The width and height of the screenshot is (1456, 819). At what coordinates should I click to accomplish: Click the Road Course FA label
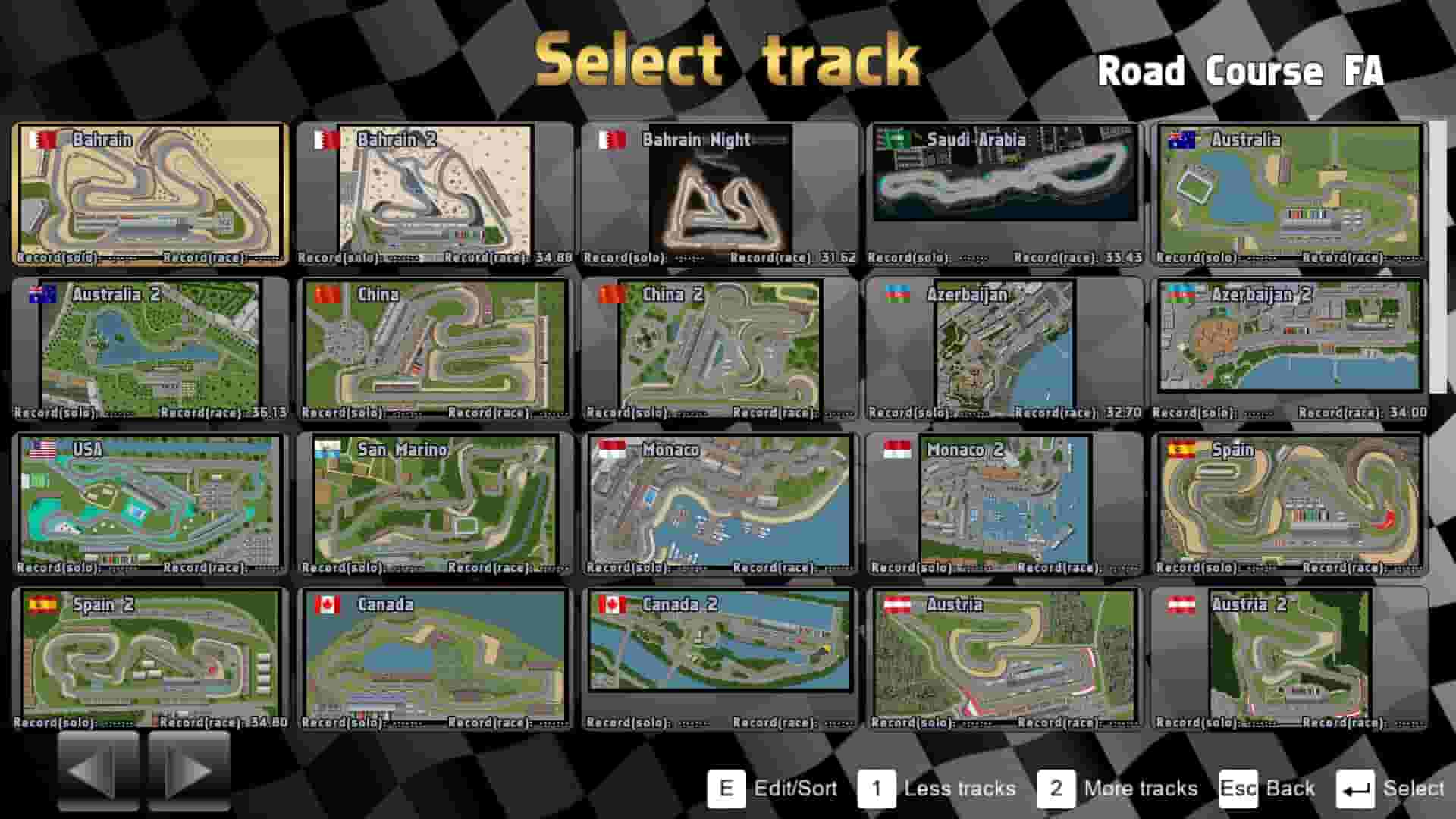[x=1244, y=72]
